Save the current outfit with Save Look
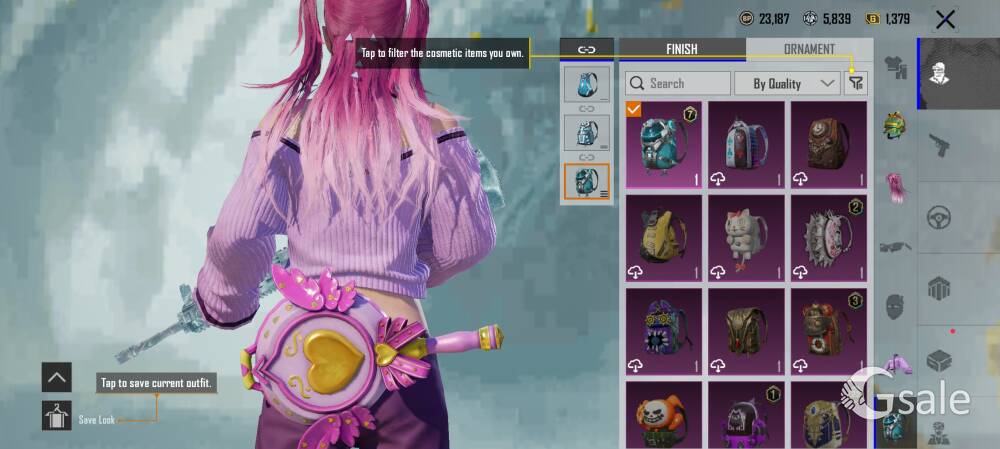 [57, 415]
